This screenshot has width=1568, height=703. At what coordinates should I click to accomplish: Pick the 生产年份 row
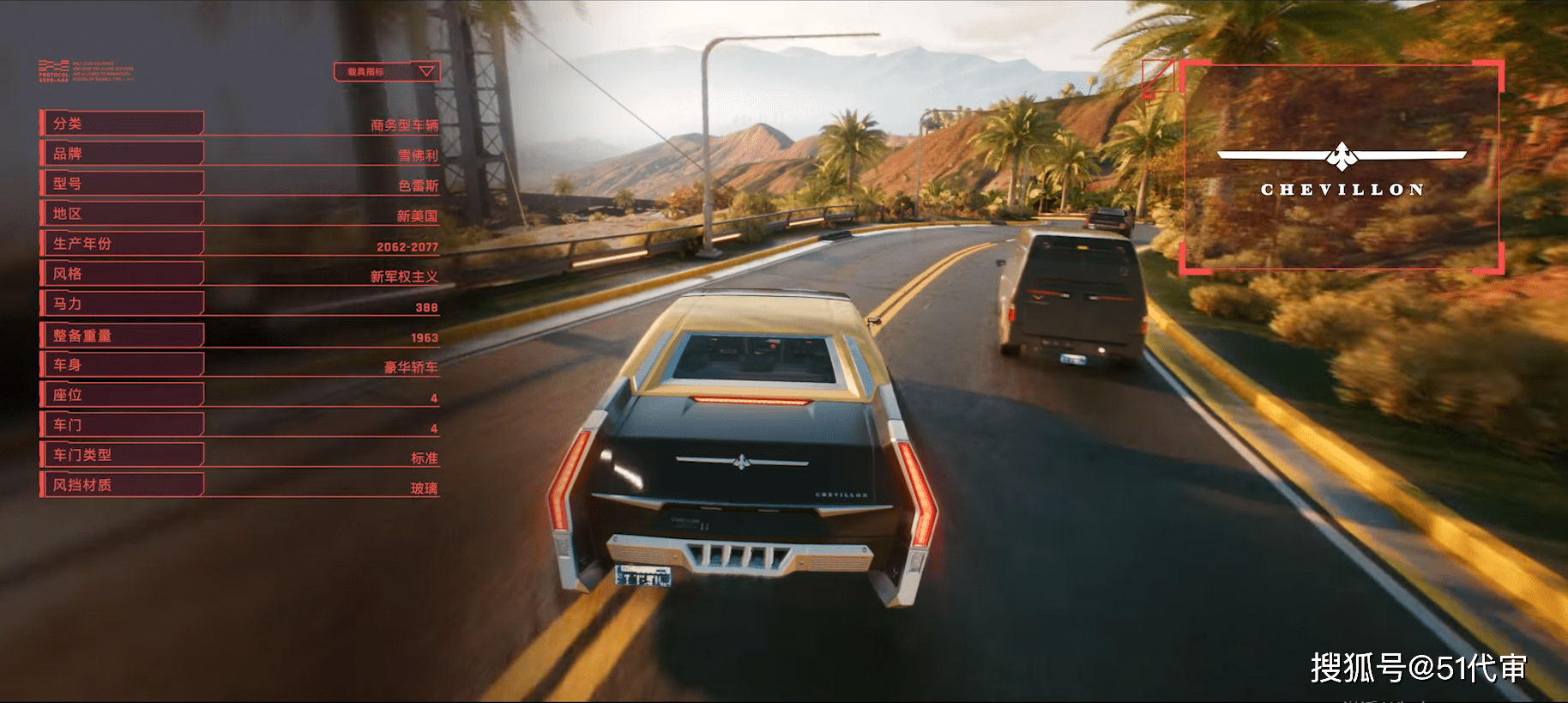(x=122, y=244)
